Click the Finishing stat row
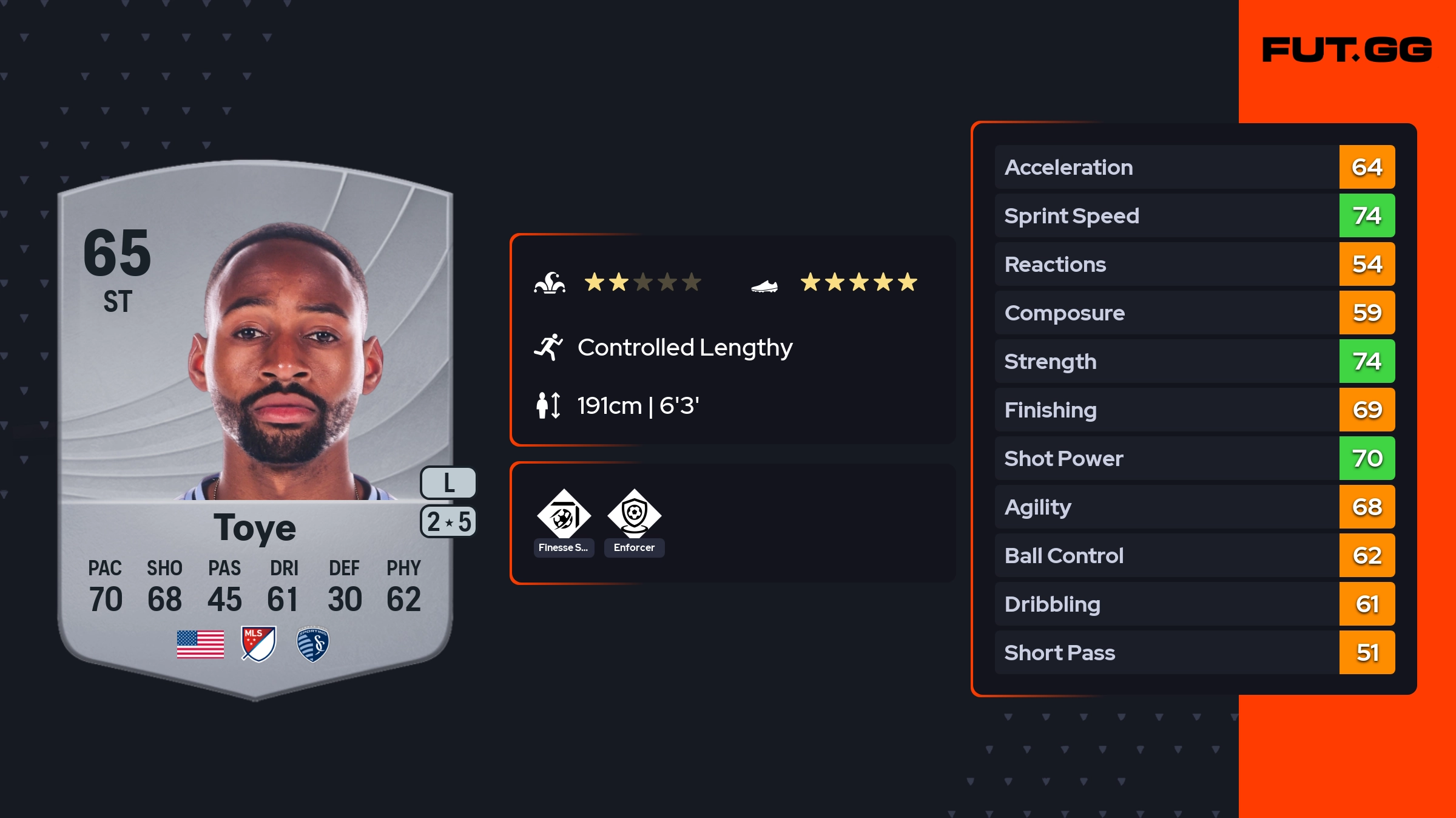Image resolution: width=1456 pixels, height=818 pixels. point(1194,410)
